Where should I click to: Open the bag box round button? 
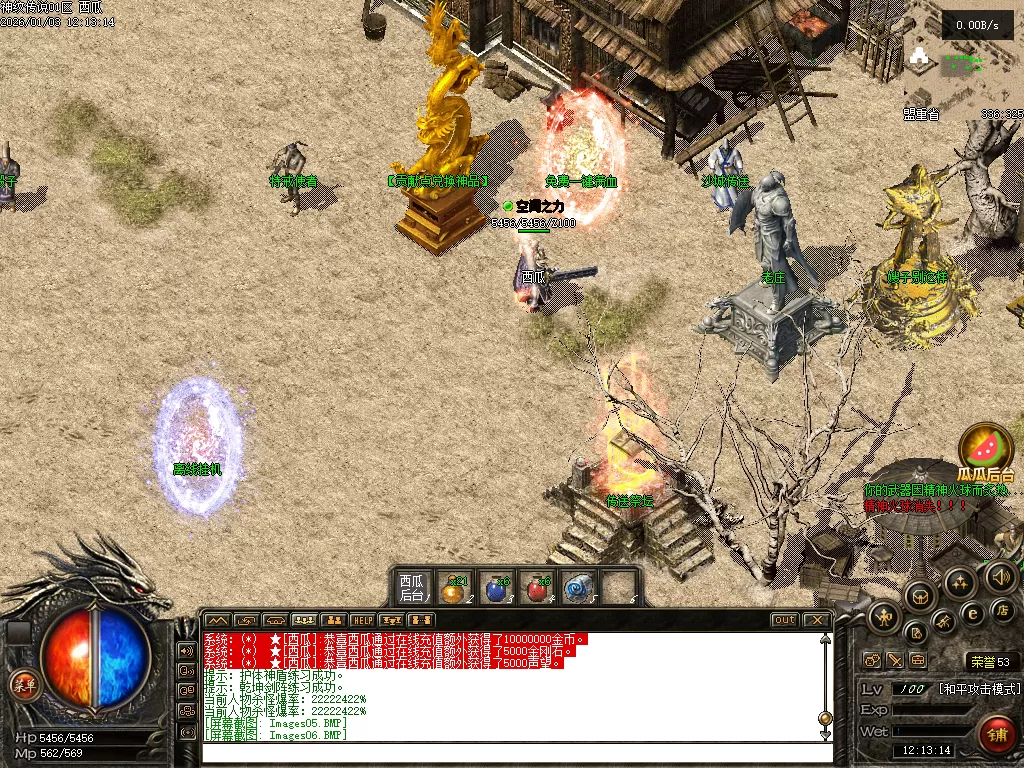tap(919, 597)
